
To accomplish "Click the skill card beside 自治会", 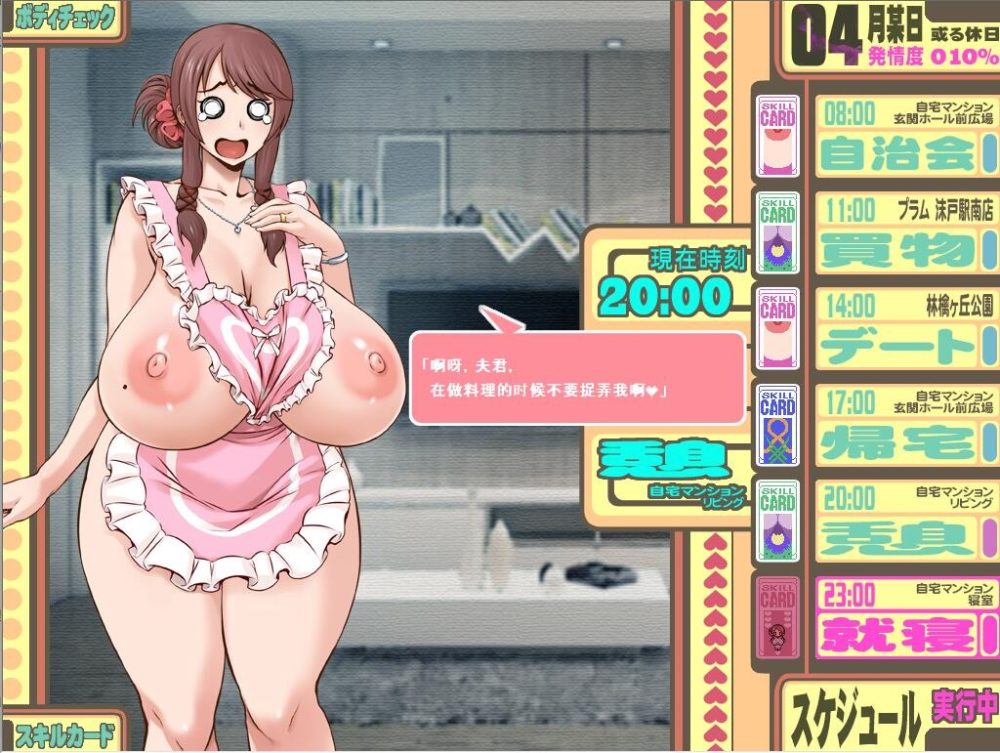I will click(778, 136).
